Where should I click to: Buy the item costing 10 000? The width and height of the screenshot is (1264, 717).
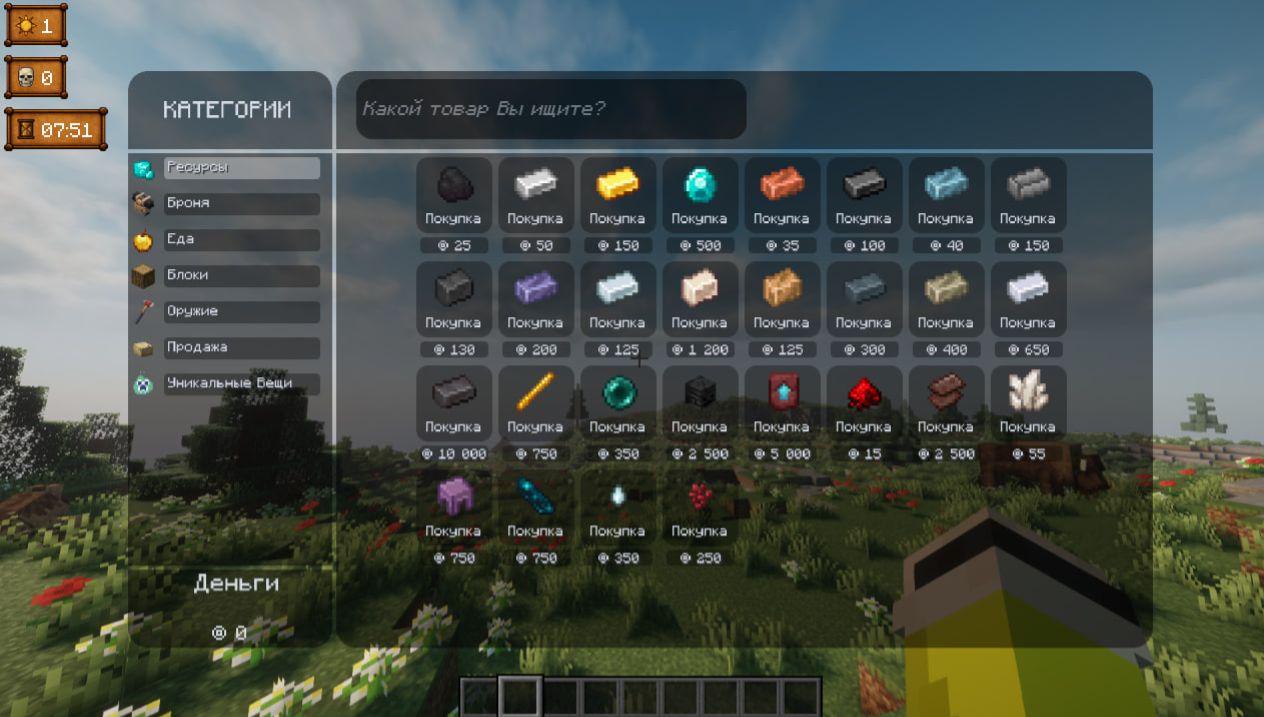point(453,404)
